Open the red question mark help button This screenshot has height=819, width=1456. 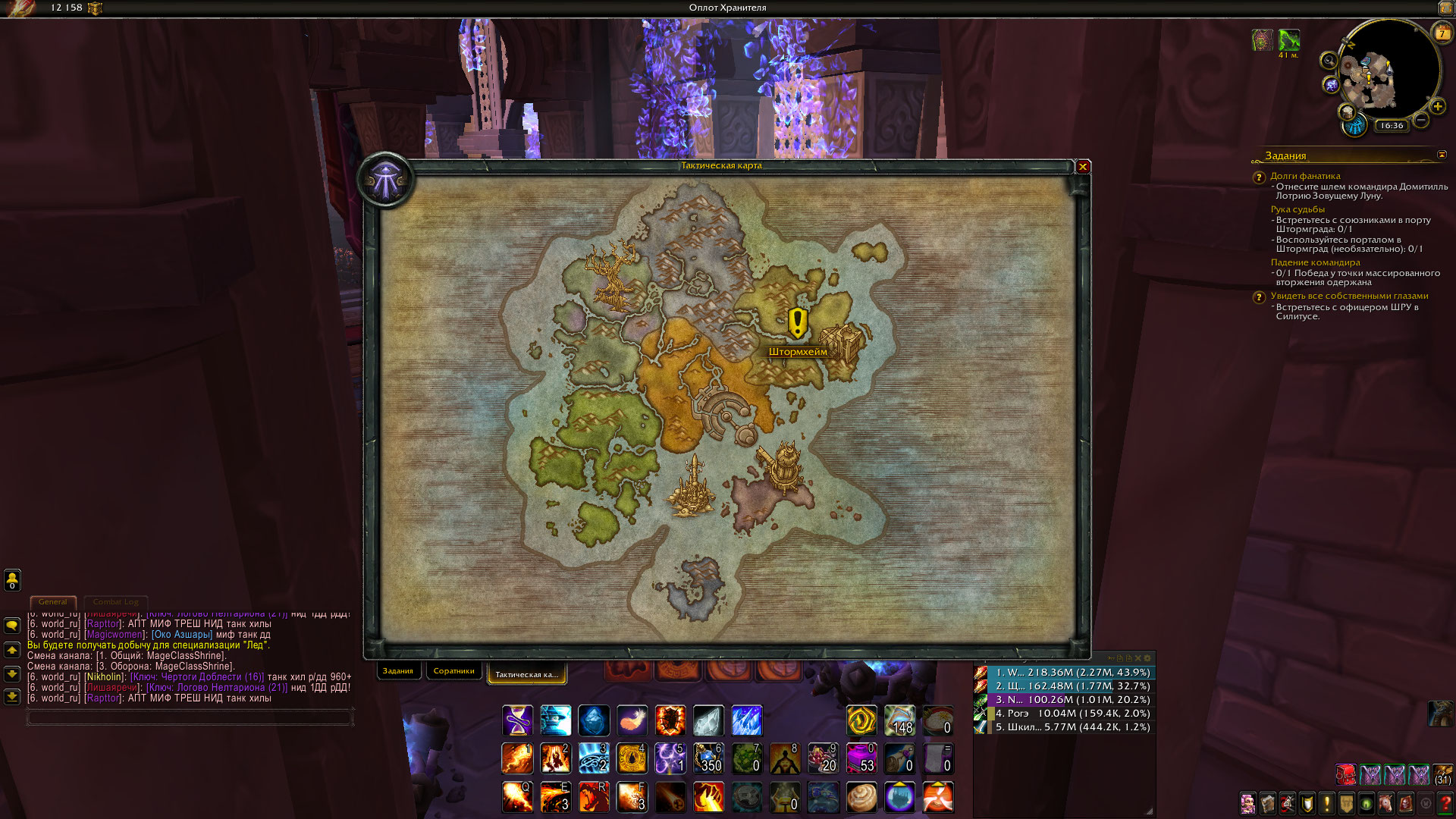click(x=1445, y=803)
